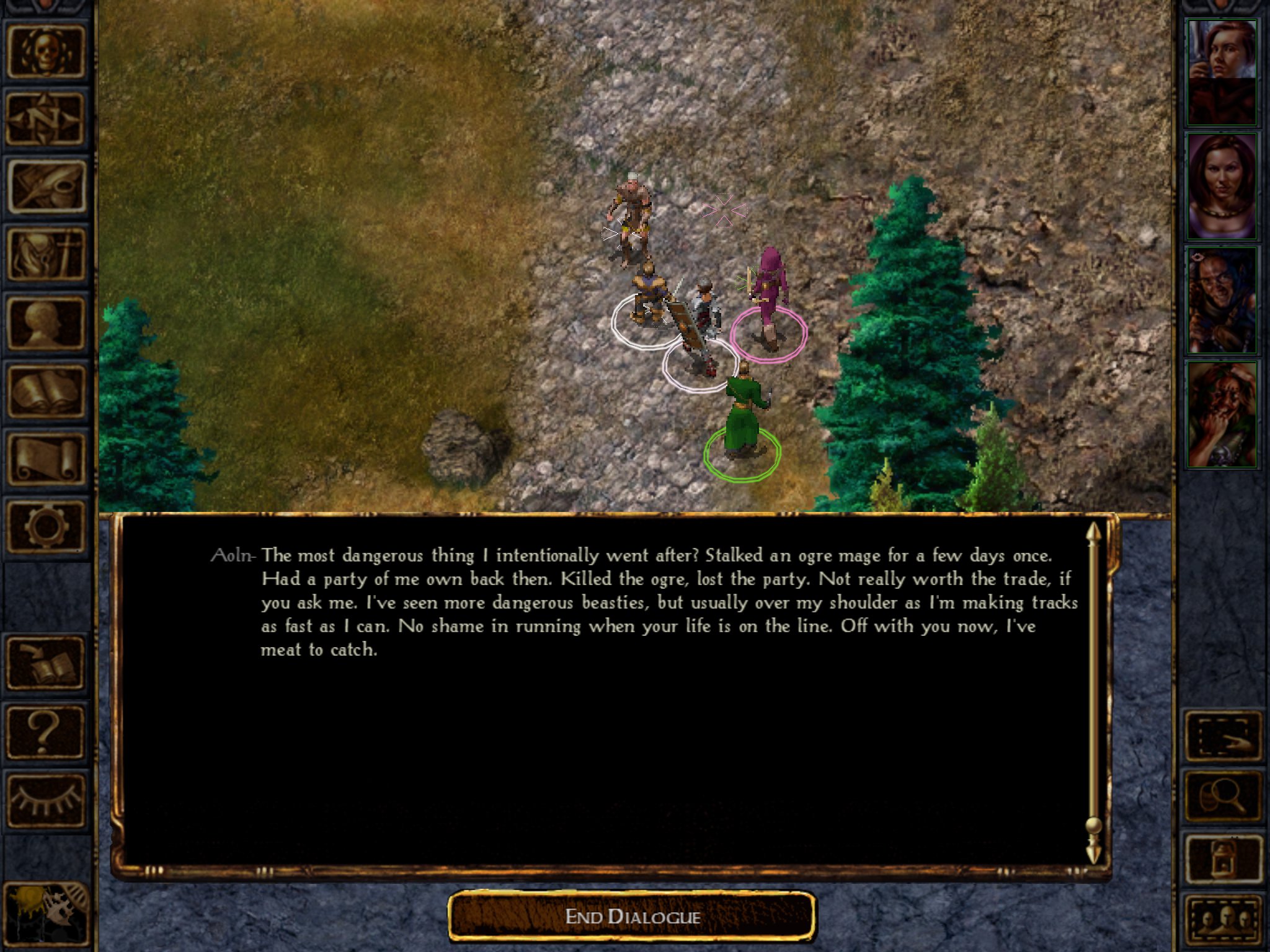Open the priest scroll icon
Viewport: 1270px width, 952px height.
(x=47, y=459)
